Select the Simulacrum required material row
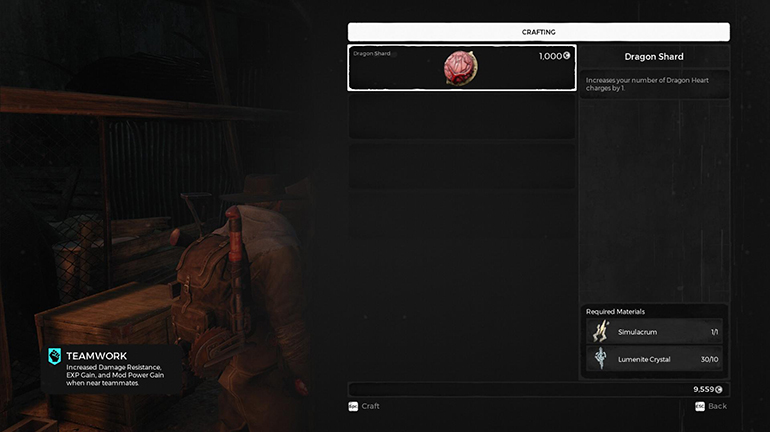 click(x=654, y=332)
